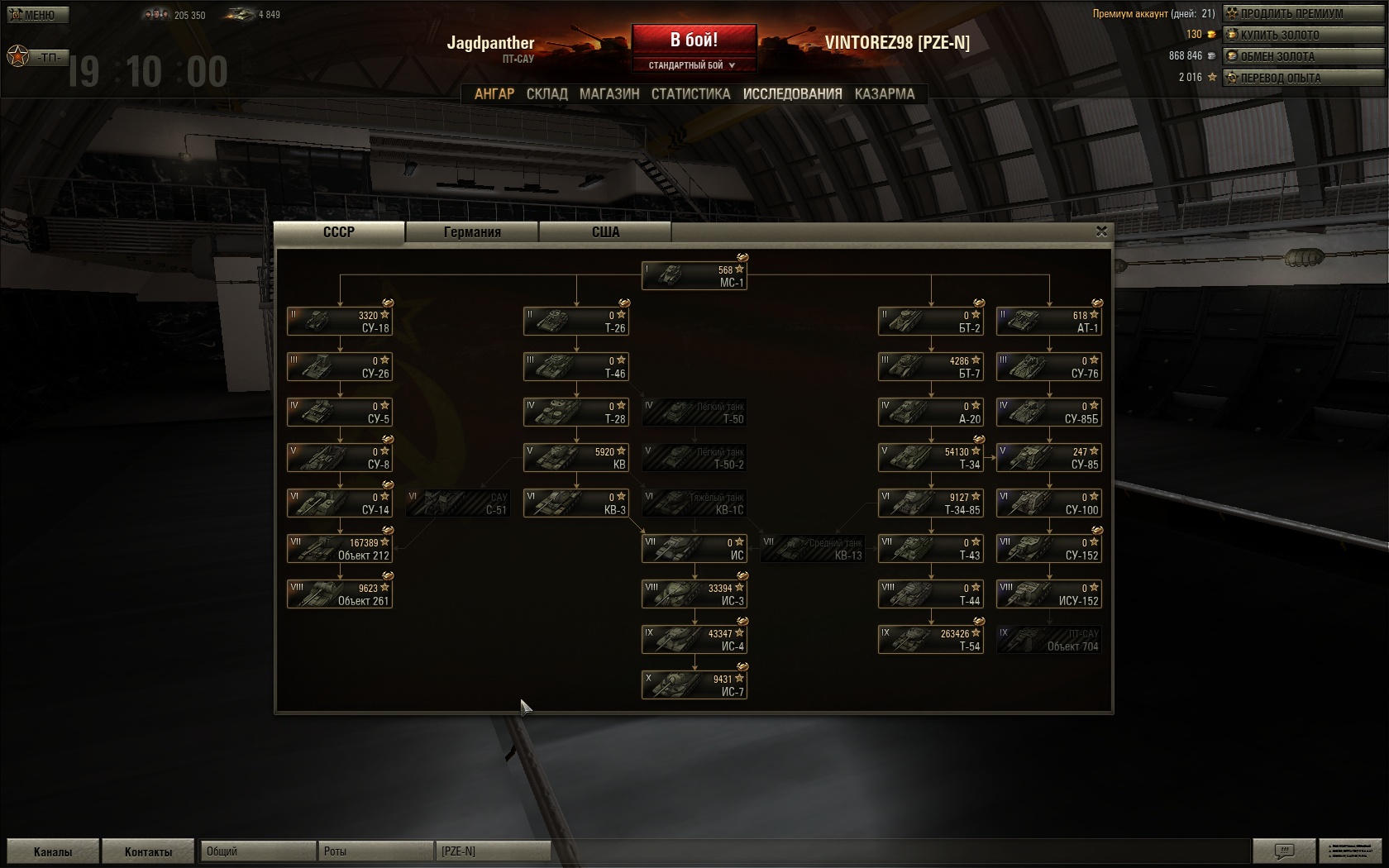Image resolution: width=1389 pixels, height=868 pixels.
Task: Close the research tree window
Action: coord(1101,231)
